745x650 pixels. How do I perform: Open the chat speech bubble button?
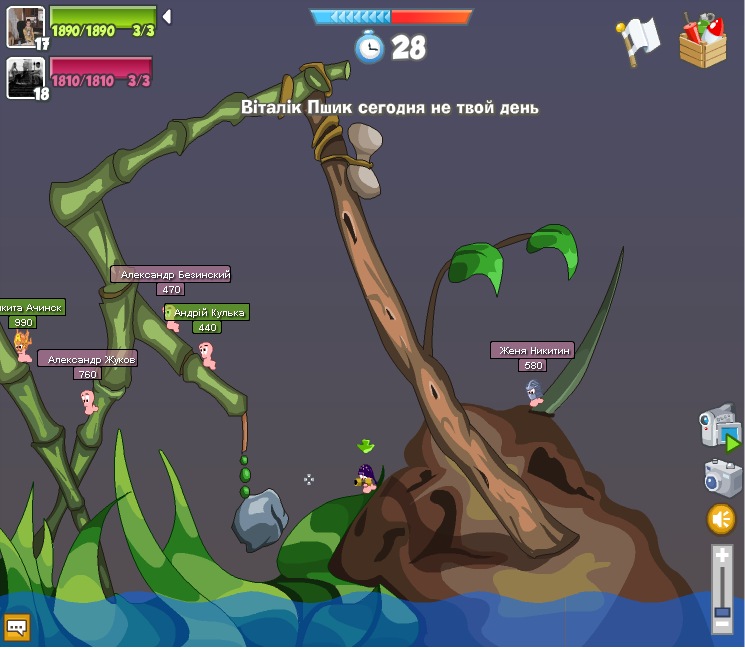(17, 627)
